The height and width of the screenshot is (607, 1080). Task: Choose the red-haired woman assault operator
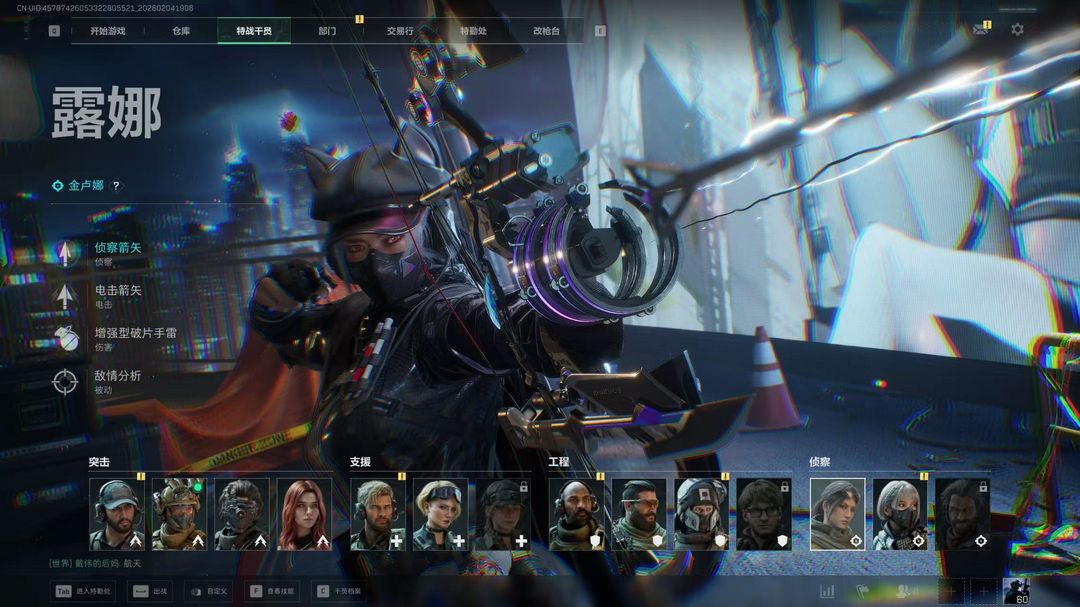(304, 514)
